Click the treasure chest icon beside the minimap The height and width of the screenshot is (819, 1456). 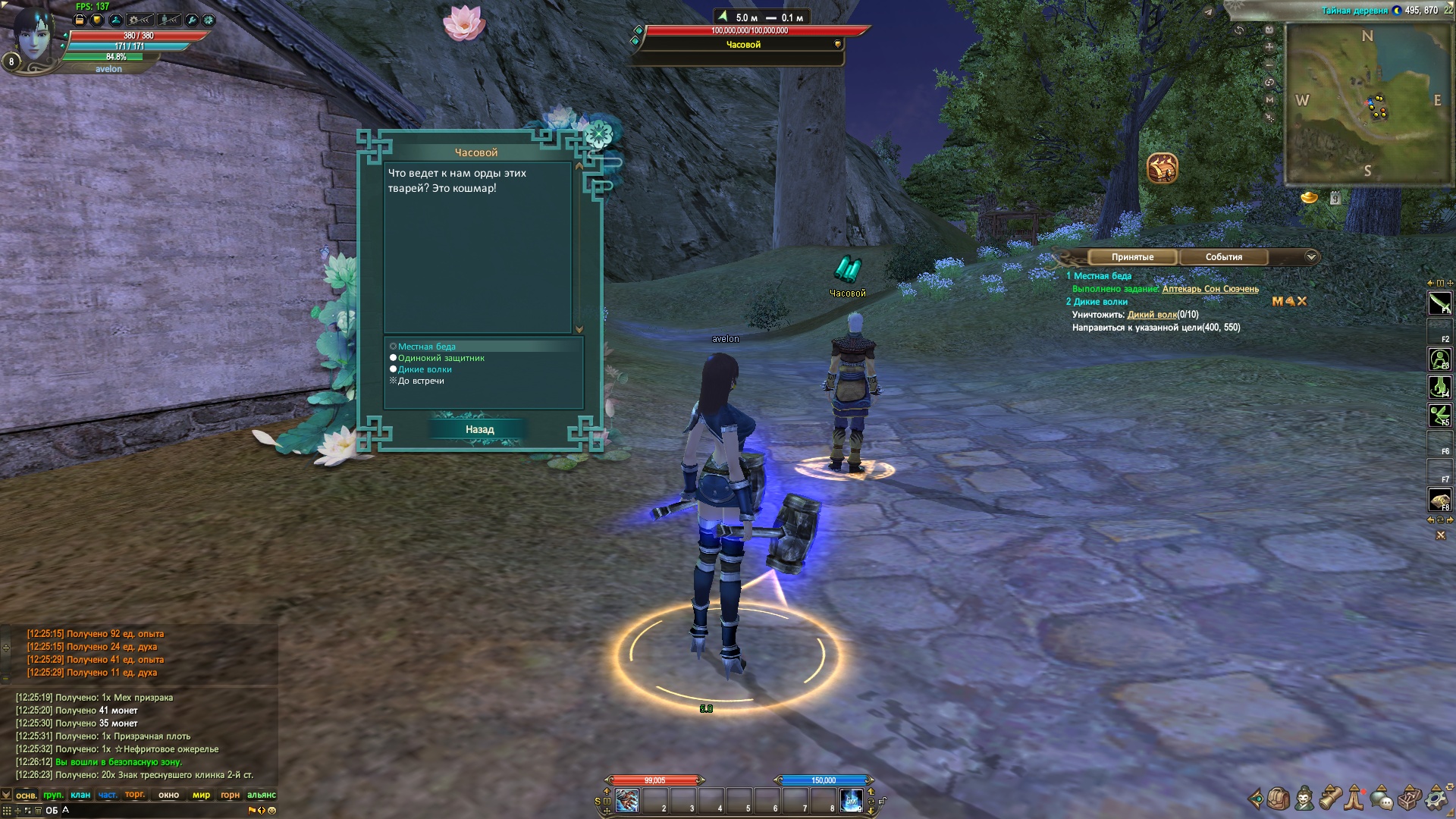[x=1162, y=168]
